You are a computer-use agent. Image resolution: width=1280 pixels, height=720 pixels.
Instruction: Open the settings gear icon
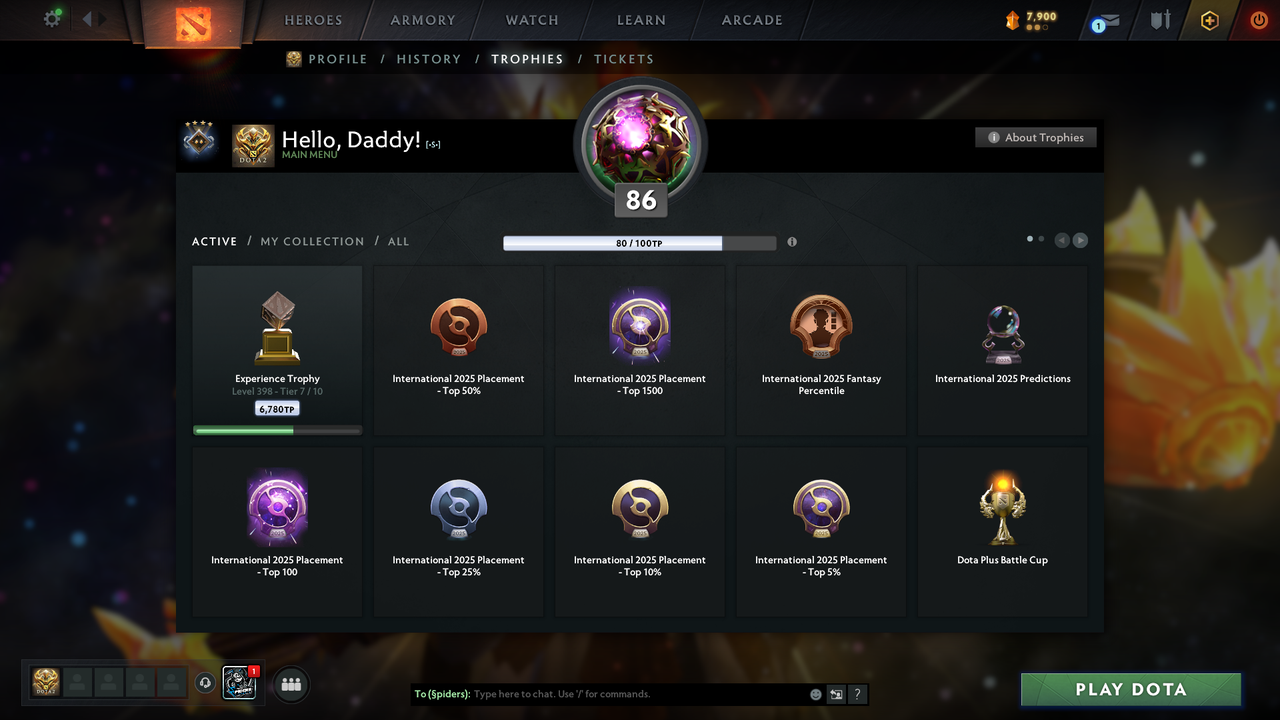coord(52,19)
